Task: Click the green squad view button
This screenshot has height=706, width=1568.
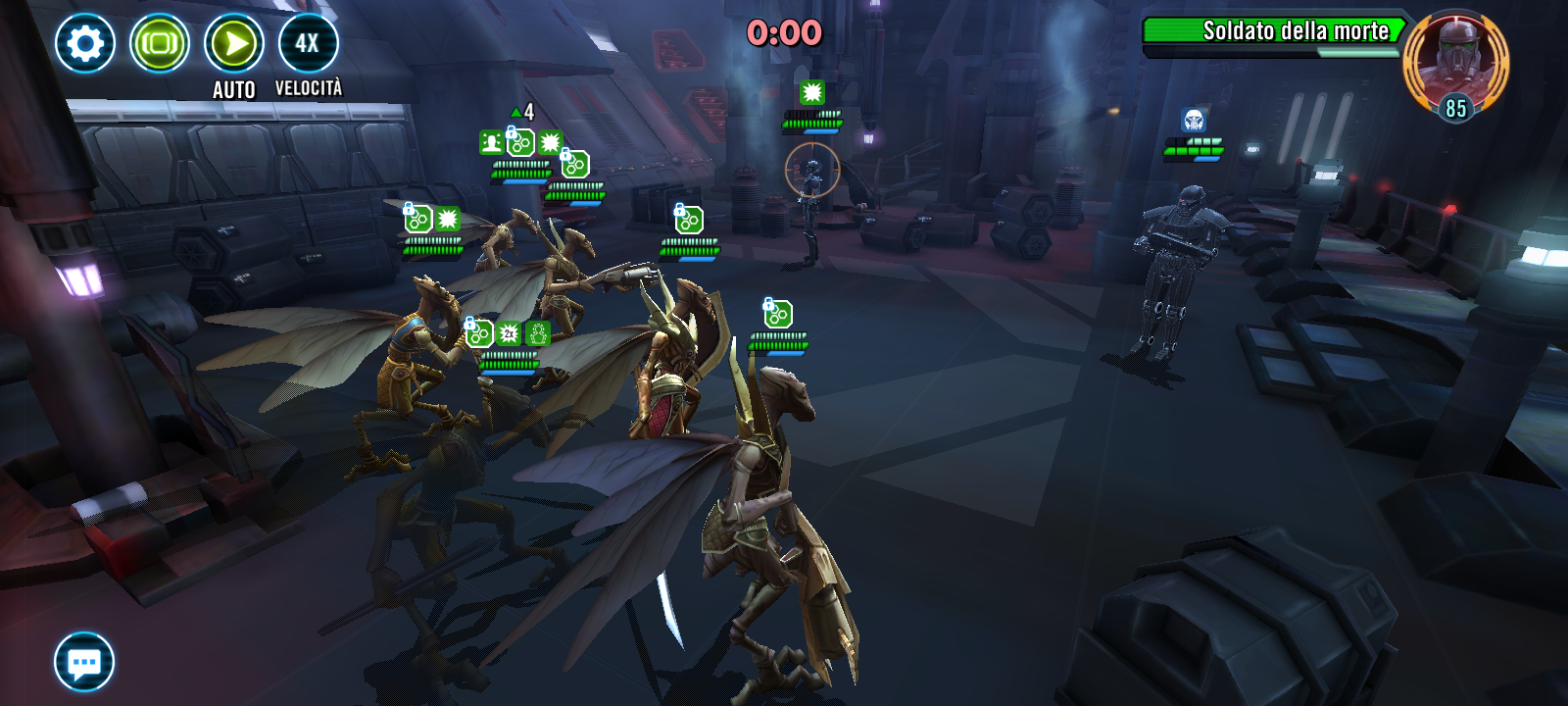Action: (x=160, y=43)
